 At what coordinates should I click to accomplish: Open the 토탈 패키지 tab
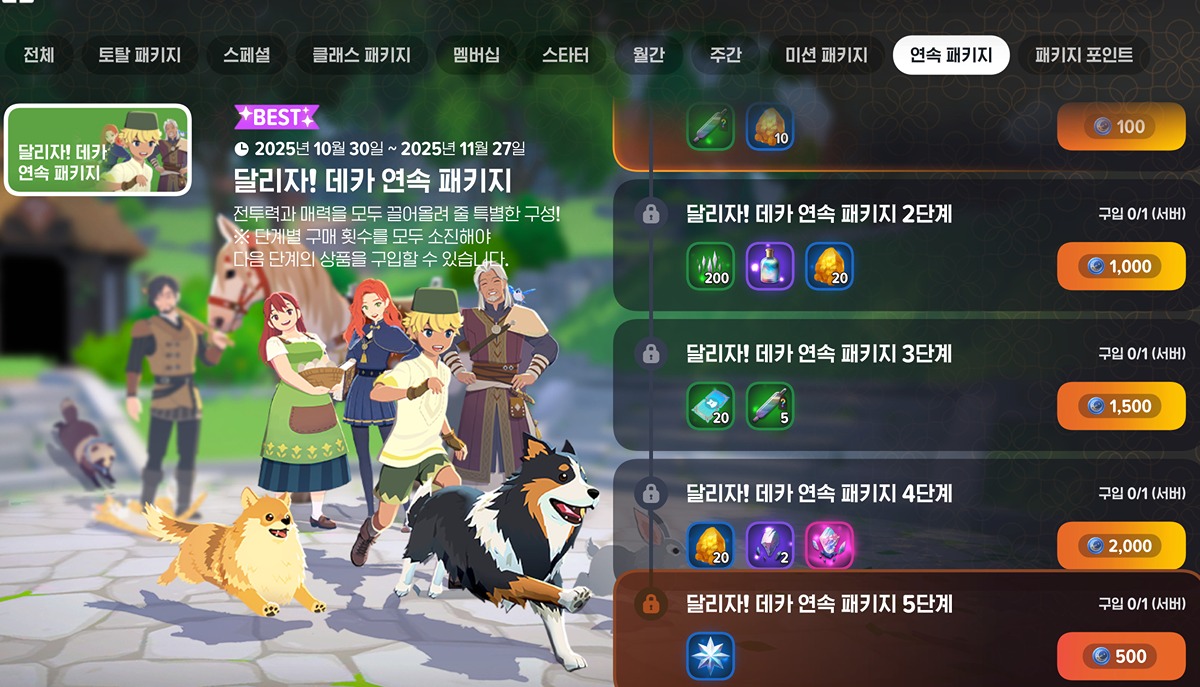(x=139, y=55)
